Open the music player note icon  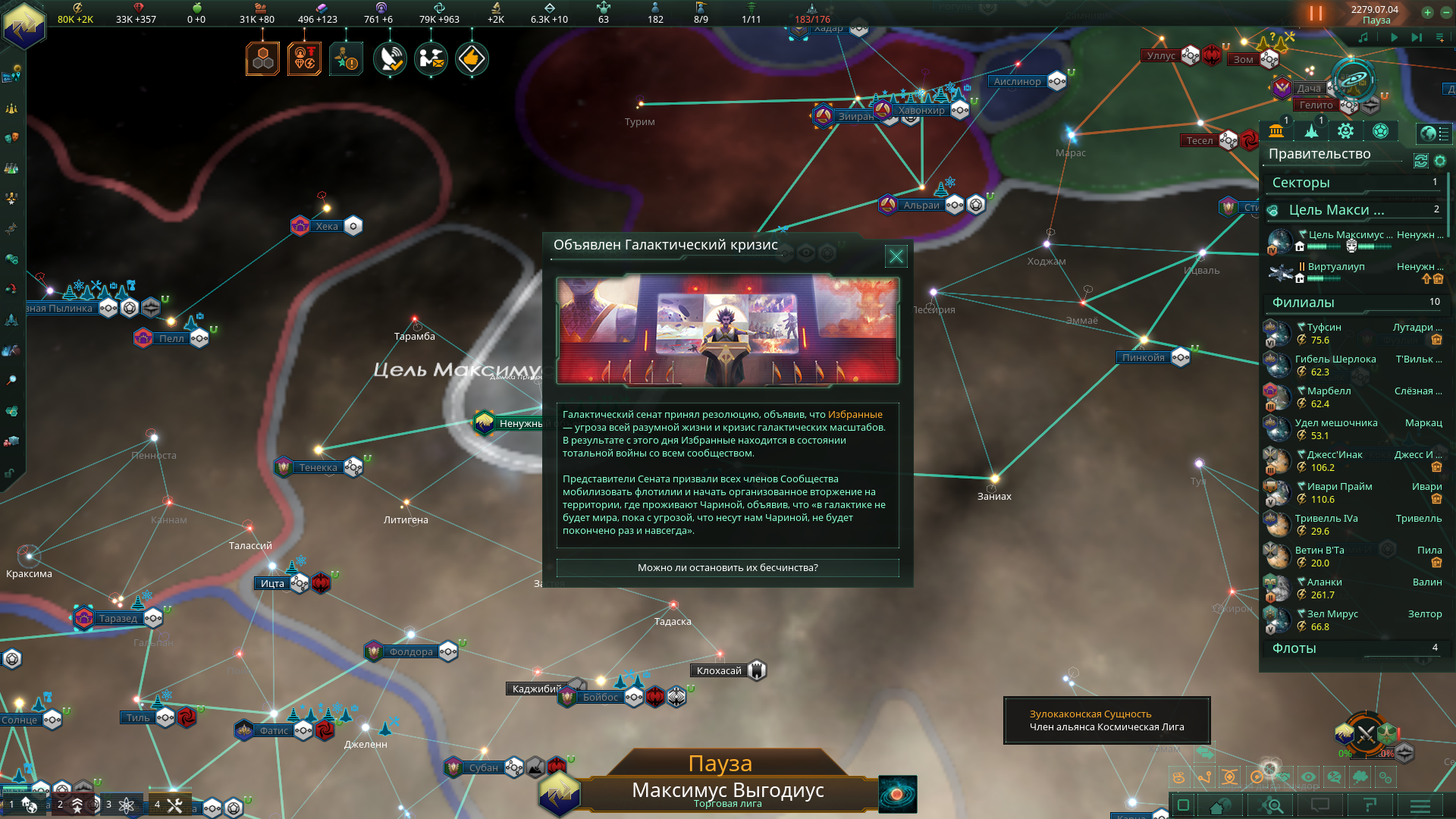(1363, 37)
